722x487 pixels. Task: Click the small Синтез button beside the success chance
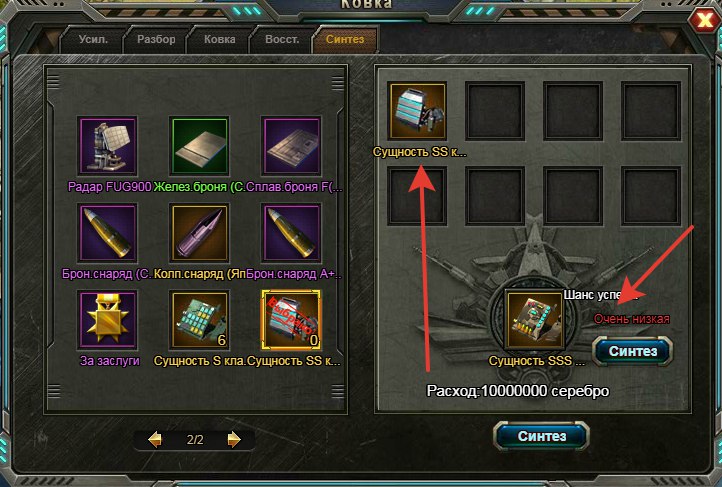pyautogui.click(x=632, y=351)
